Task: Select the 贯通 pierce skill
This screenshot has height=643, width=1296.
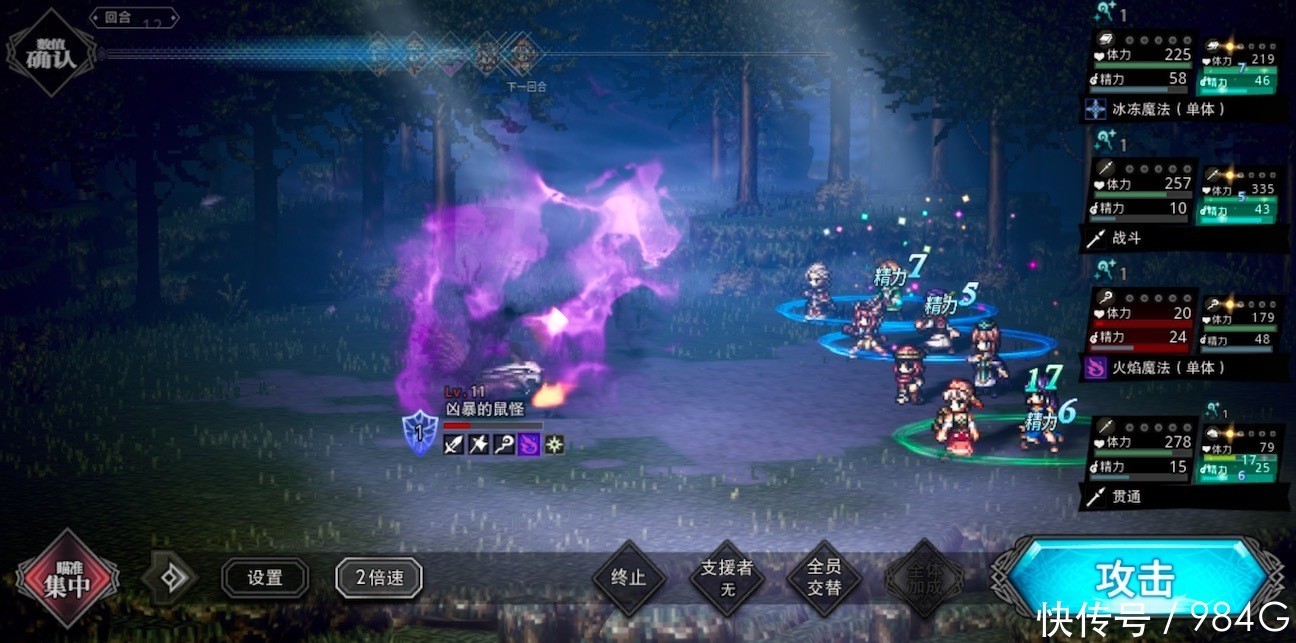Action: coord(1130,496)
